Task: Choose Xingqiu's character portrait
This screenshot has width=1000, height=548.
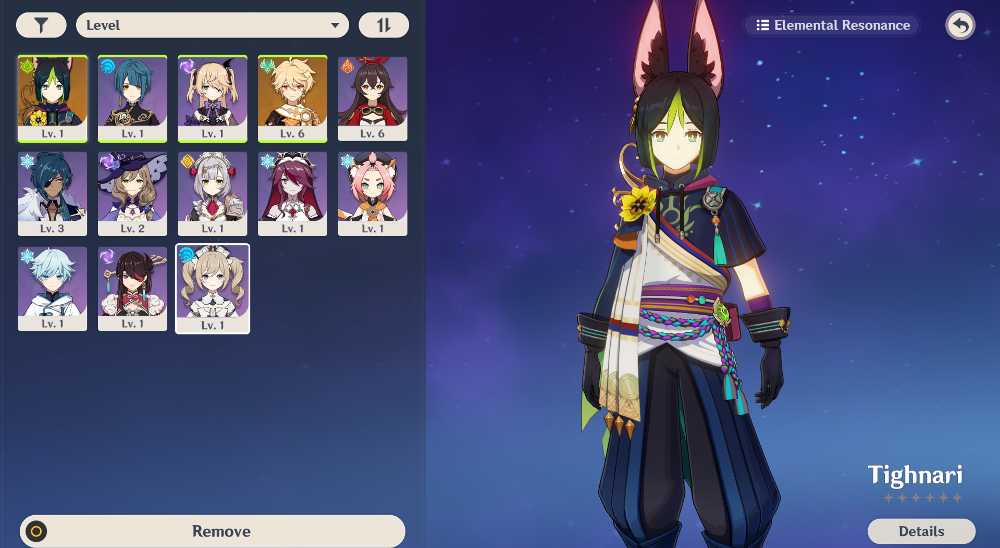Action: (133, 98)
